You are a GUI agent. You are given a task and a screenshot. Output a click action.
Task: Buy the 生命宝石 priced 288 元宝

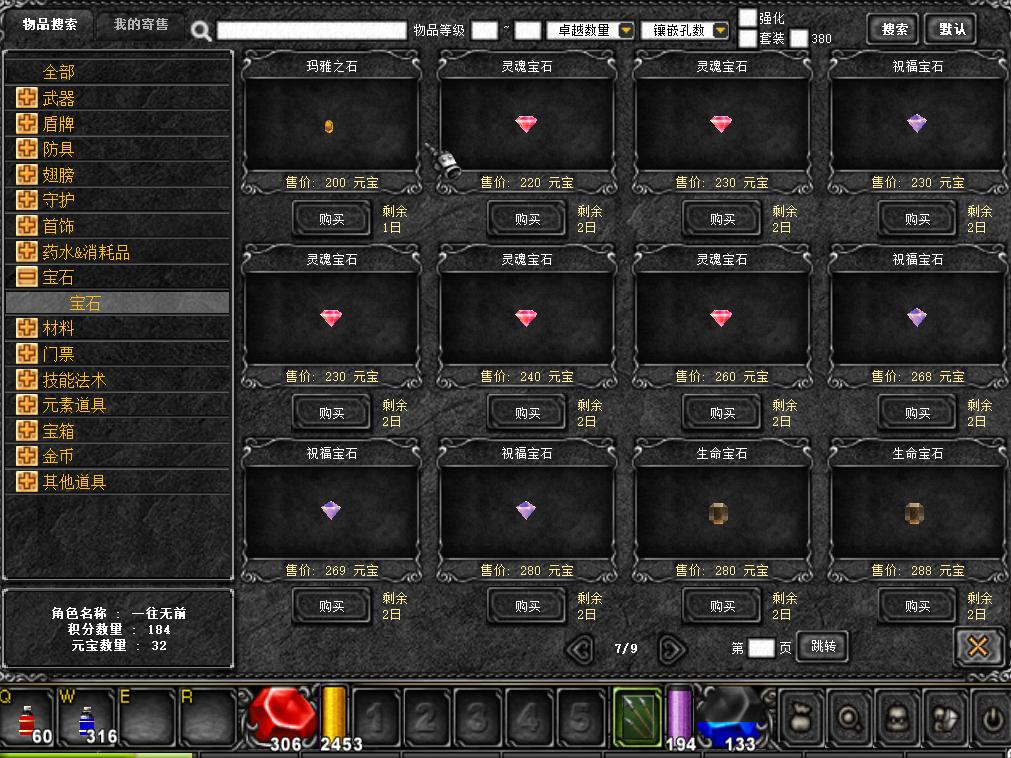pos(917,606)
